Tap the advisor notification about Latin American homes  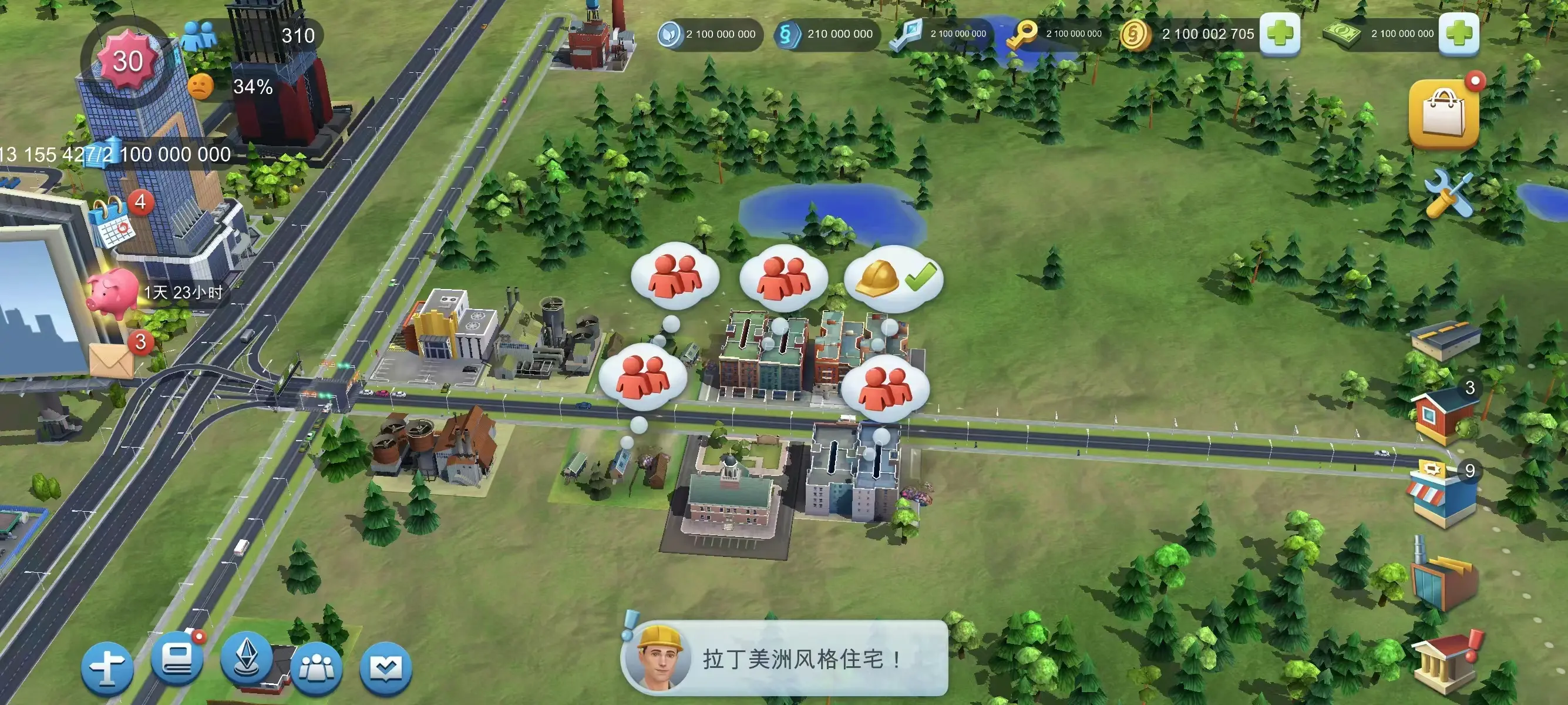(784, 659)
